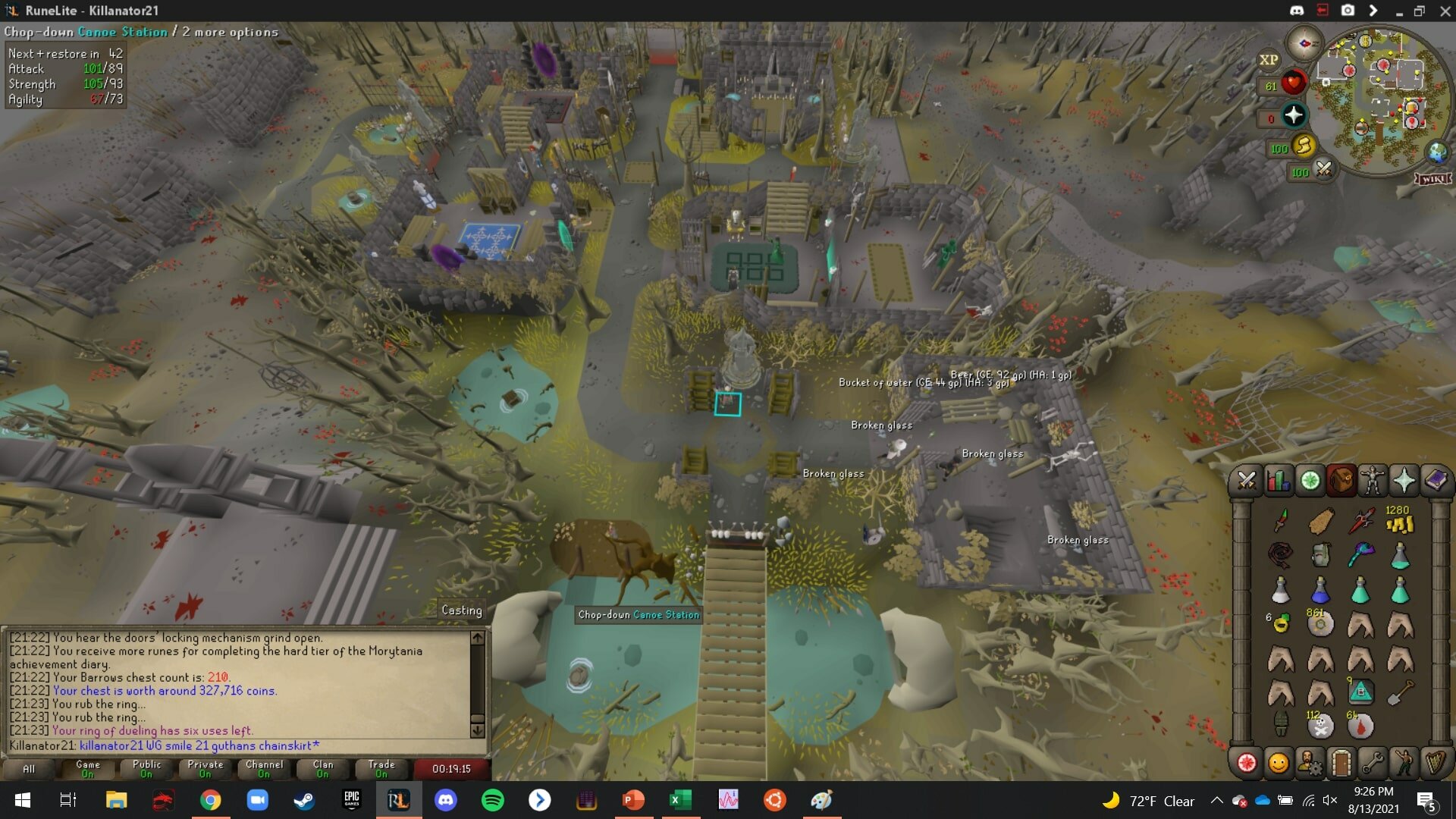This screenshot has width=1456, height=819.
Task: Switch to the Skills tab
Action: (x=1278, y=481)
